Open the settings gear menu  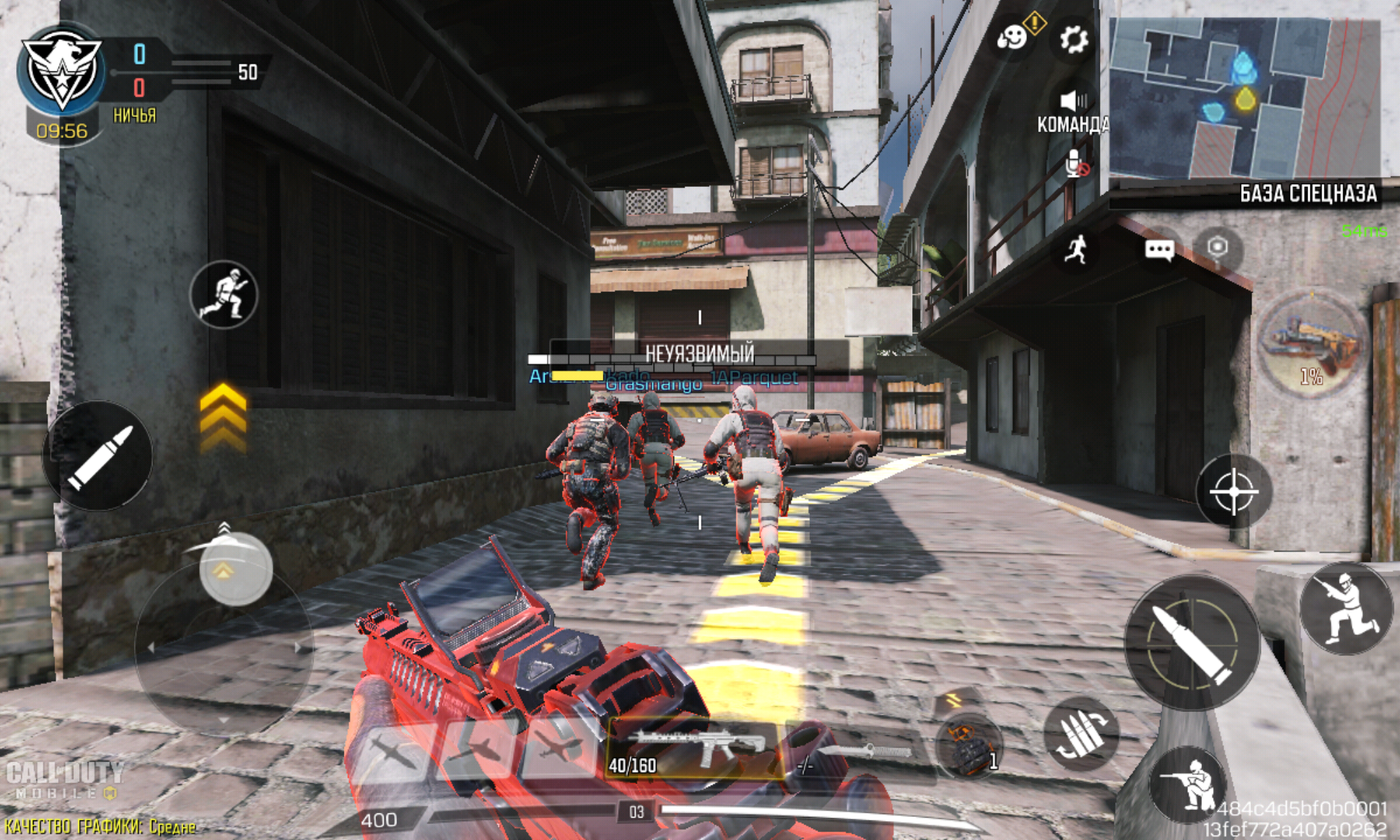(x=1073, y=40)
